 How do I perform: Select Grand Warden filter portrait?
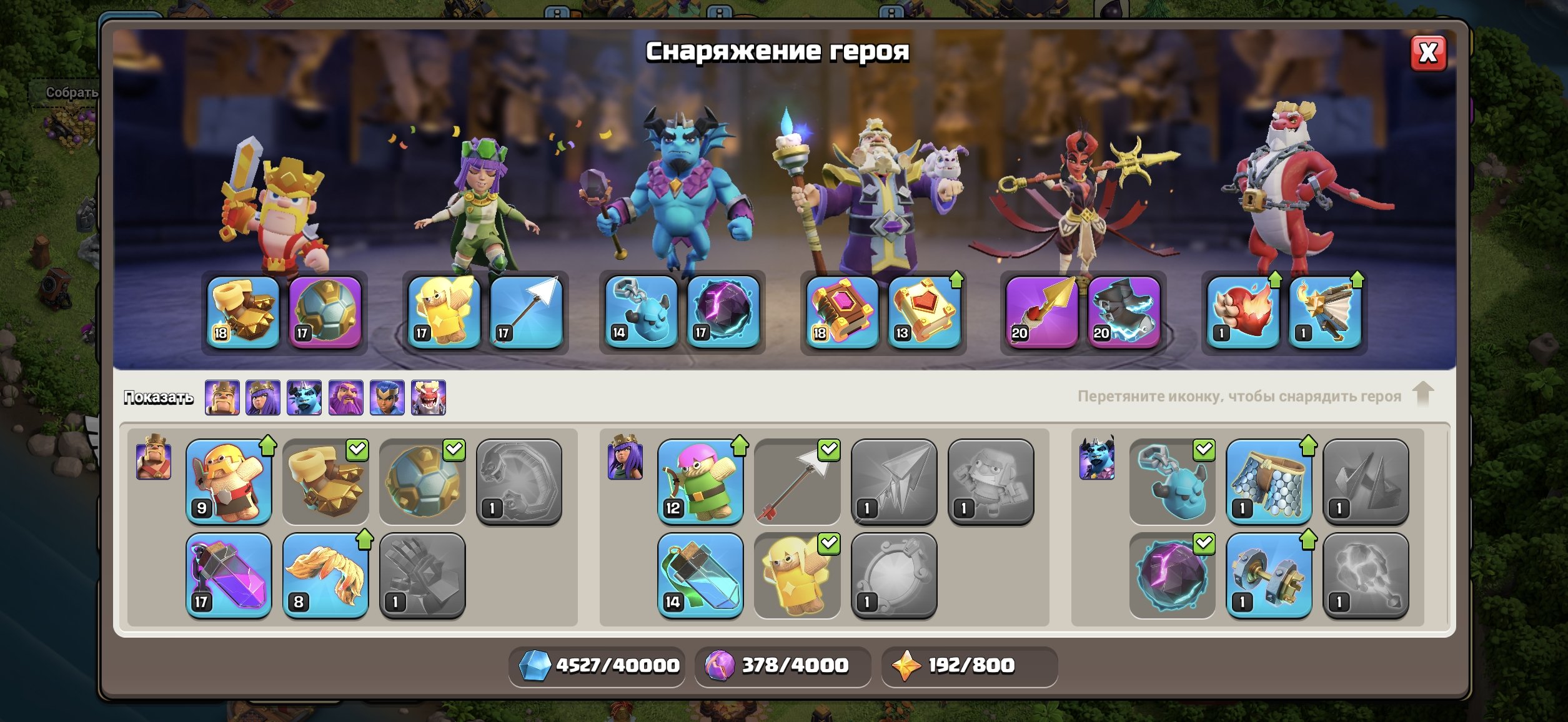(345, 397)
